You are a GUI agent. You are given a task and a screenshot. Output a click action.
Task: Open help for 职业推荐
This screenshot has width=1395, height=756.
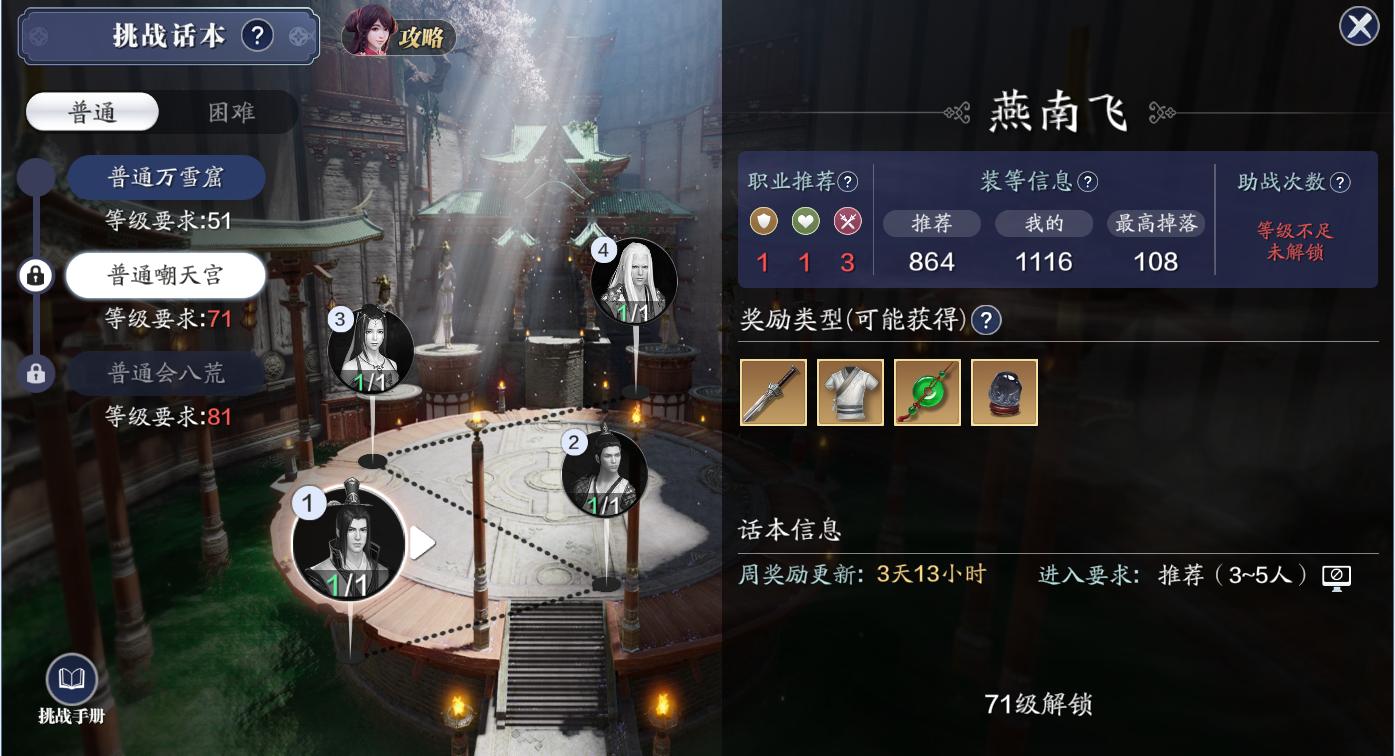coord(845,181)
